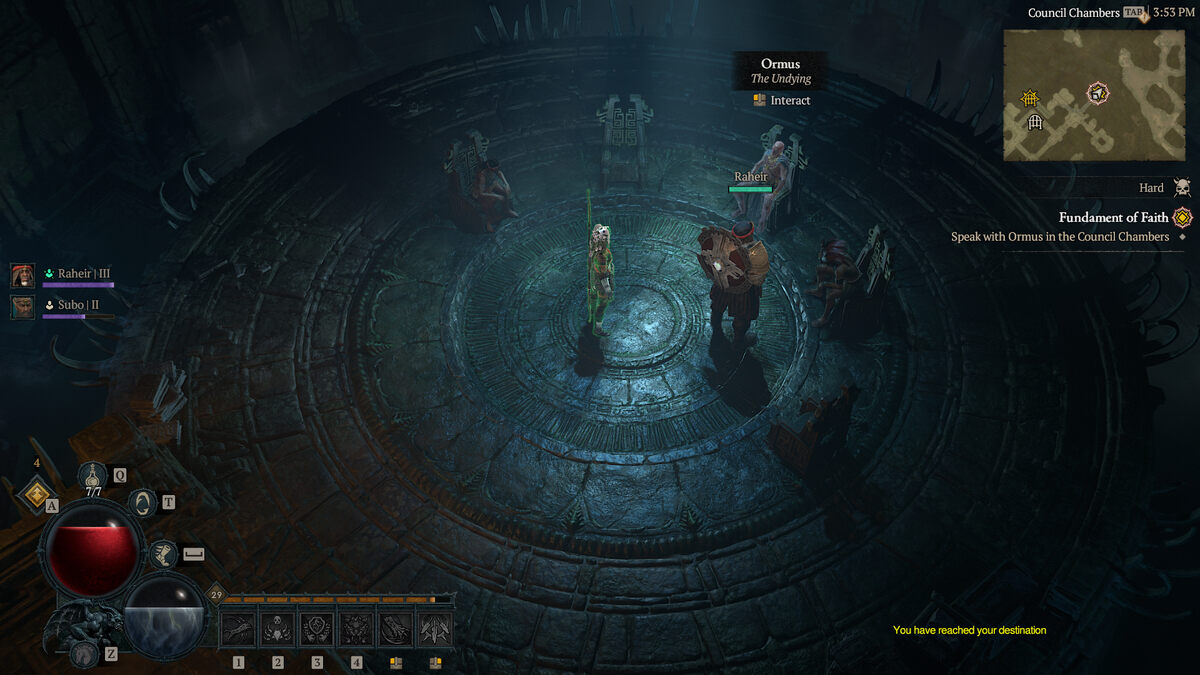Trigger the sixth hotbar skill with the spiked icon
This screenshot has height=675, width=1200.
pos(435,629)
